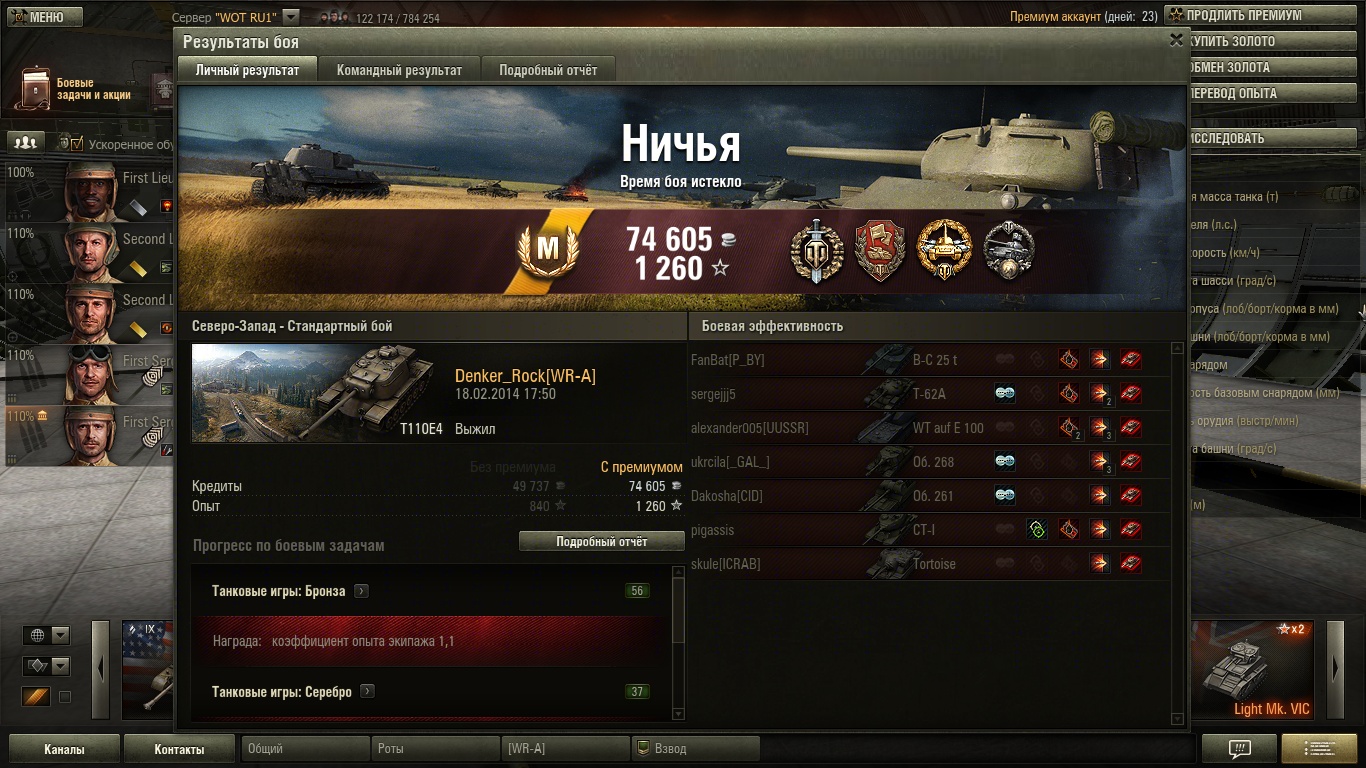Open the Контакты list
Viewport: 1366px width, 768px height.
pyautogui.click(x=179, y=749)
